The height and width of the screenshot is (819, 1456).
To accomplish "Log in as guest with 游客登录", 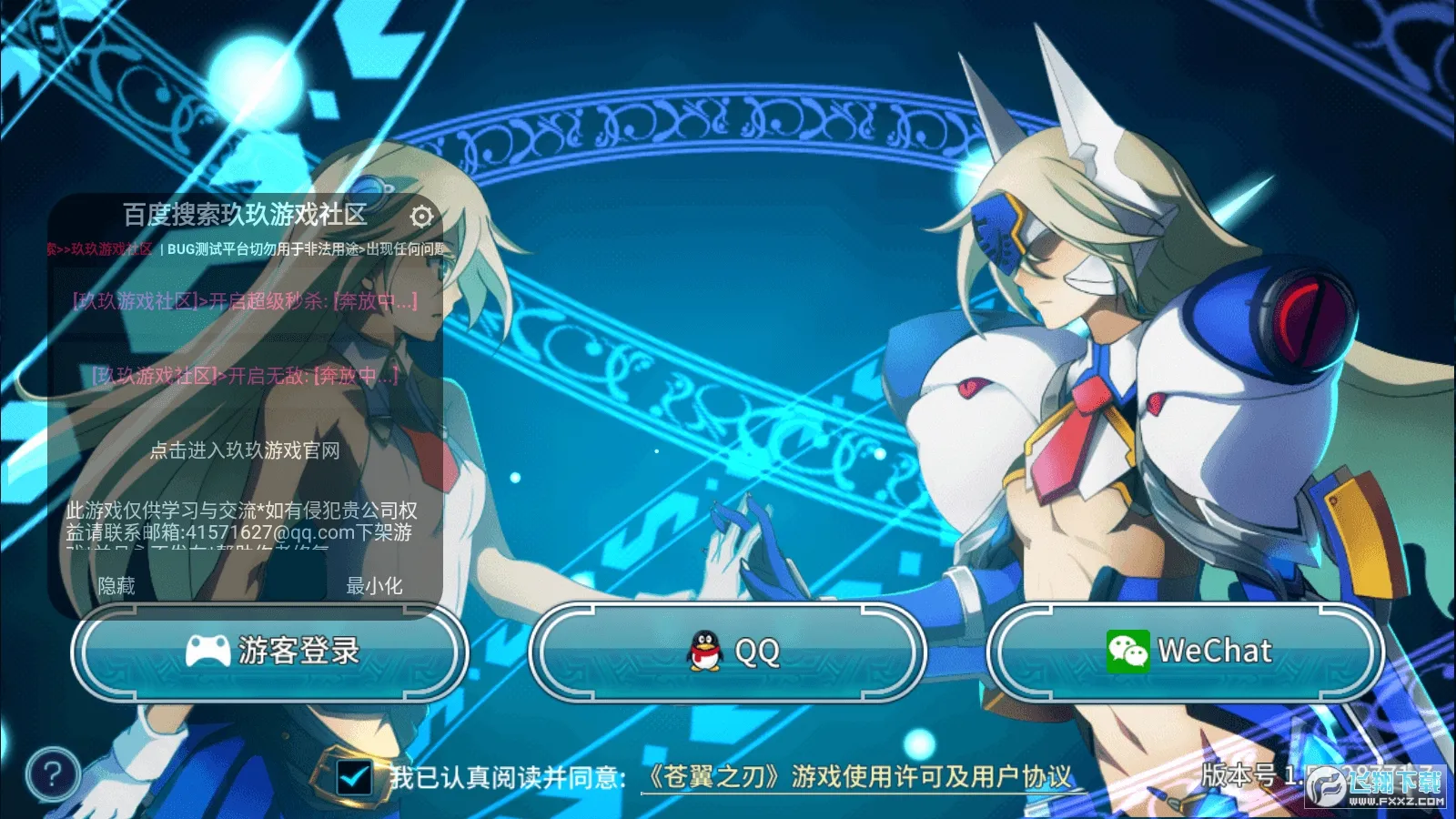I will [x=270, y=652].
